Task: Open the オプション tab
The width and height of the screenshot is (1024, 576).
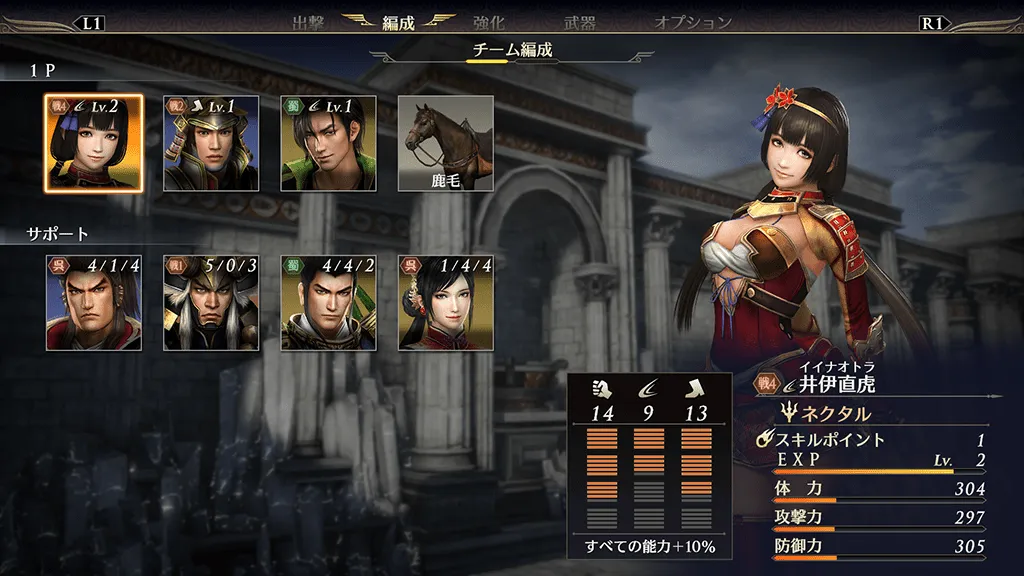Action: pos(693,22)
